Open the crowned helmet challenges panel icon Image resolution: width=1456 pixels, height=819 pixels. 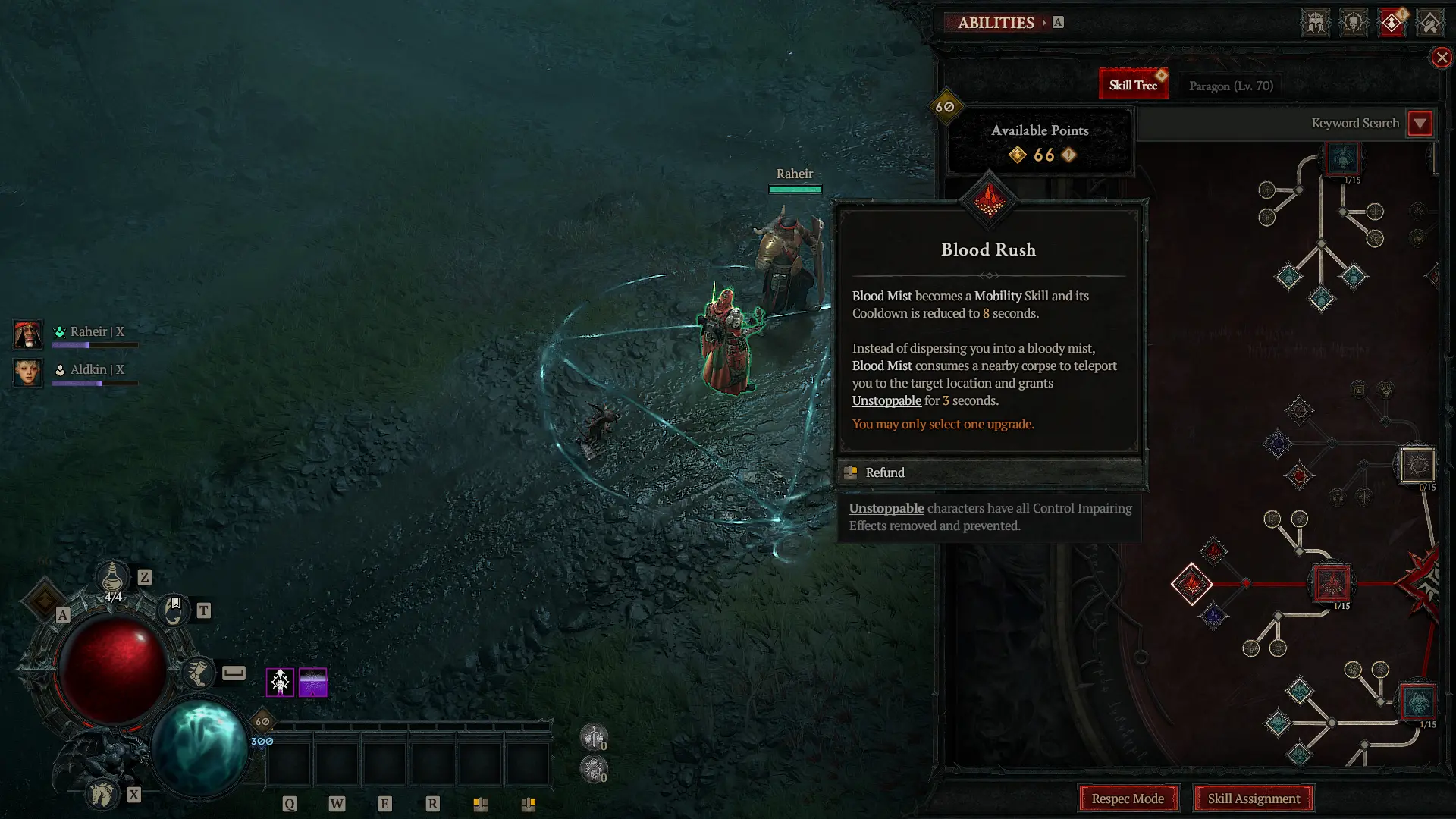(1315, 21)
